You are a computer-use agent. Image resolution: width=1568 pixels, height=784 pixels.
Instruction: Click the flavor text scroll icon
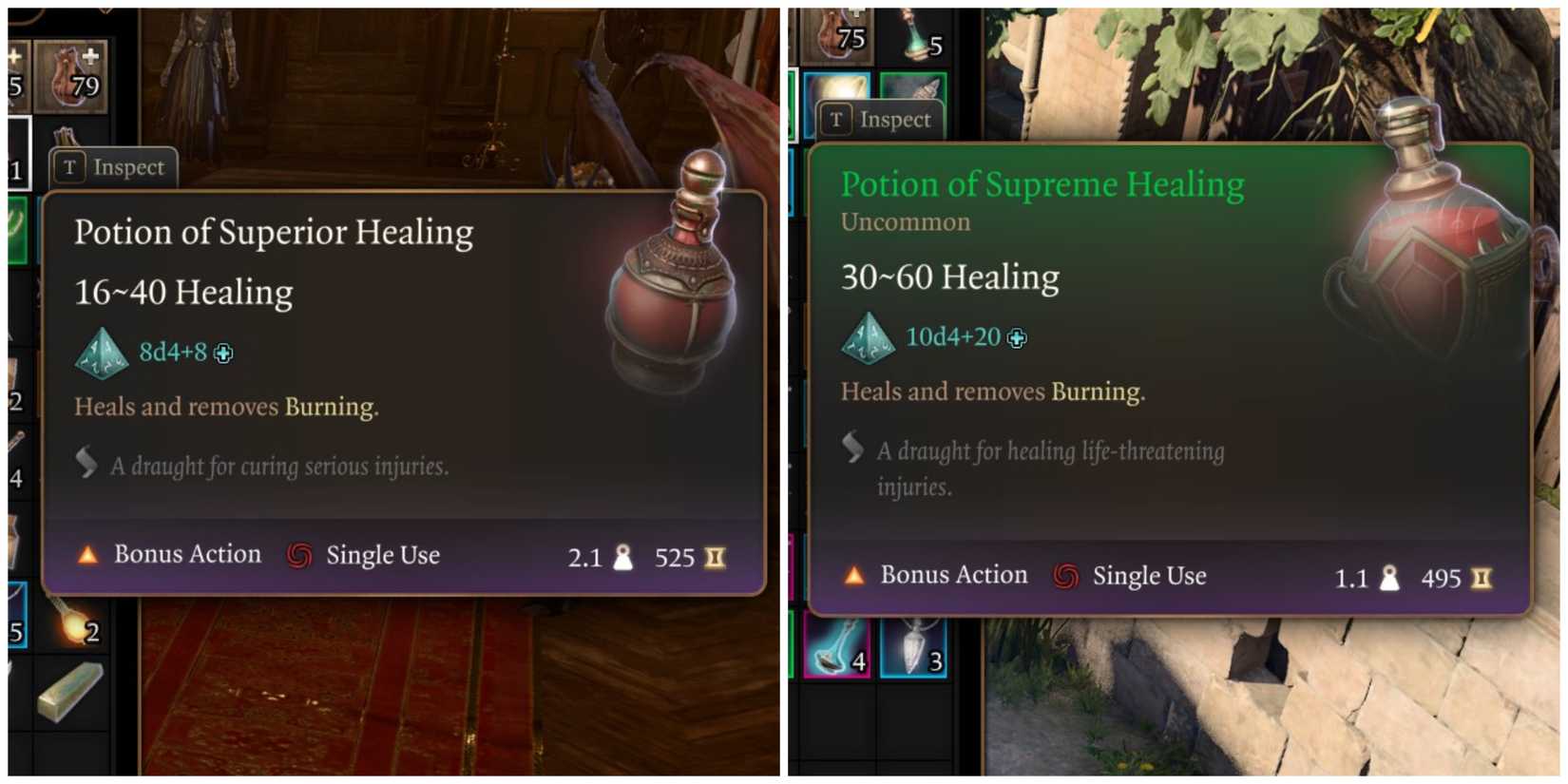click(x=86, y=465)
